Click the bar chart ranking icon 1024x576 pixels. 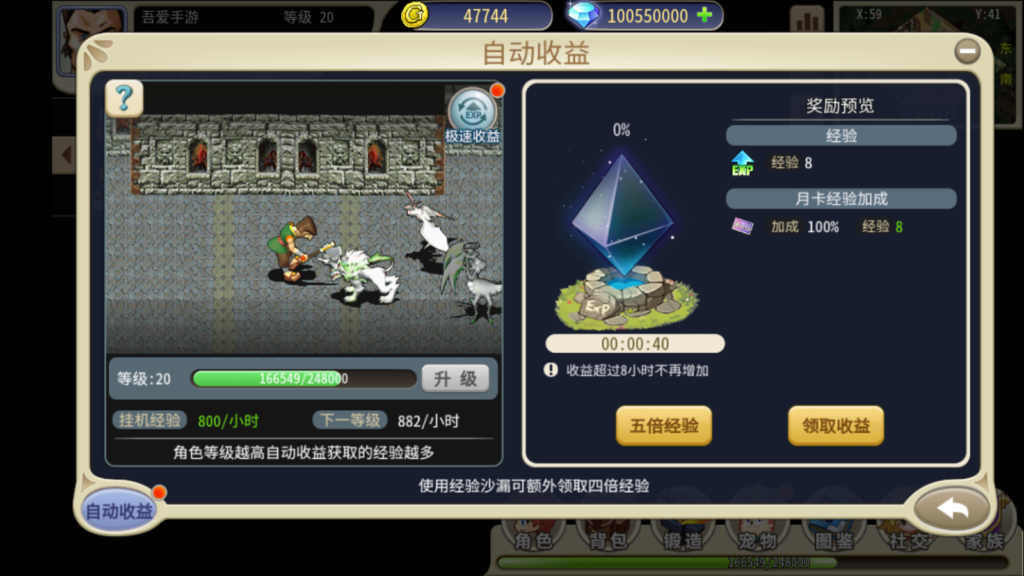pyautogui.click(x=806, y=19)
